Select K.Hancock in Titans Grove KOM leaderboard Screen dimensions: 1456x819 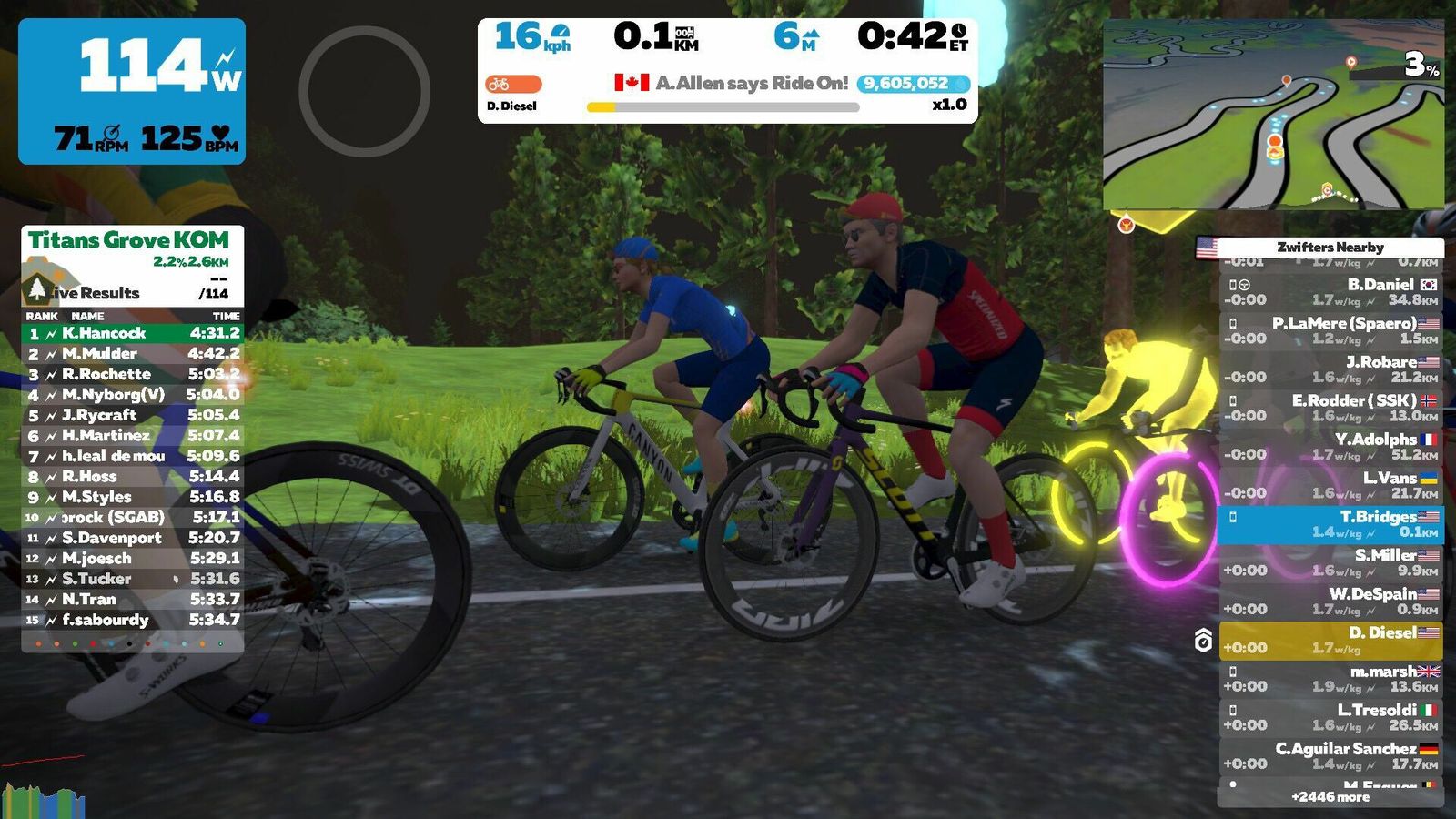coord(133,333)
